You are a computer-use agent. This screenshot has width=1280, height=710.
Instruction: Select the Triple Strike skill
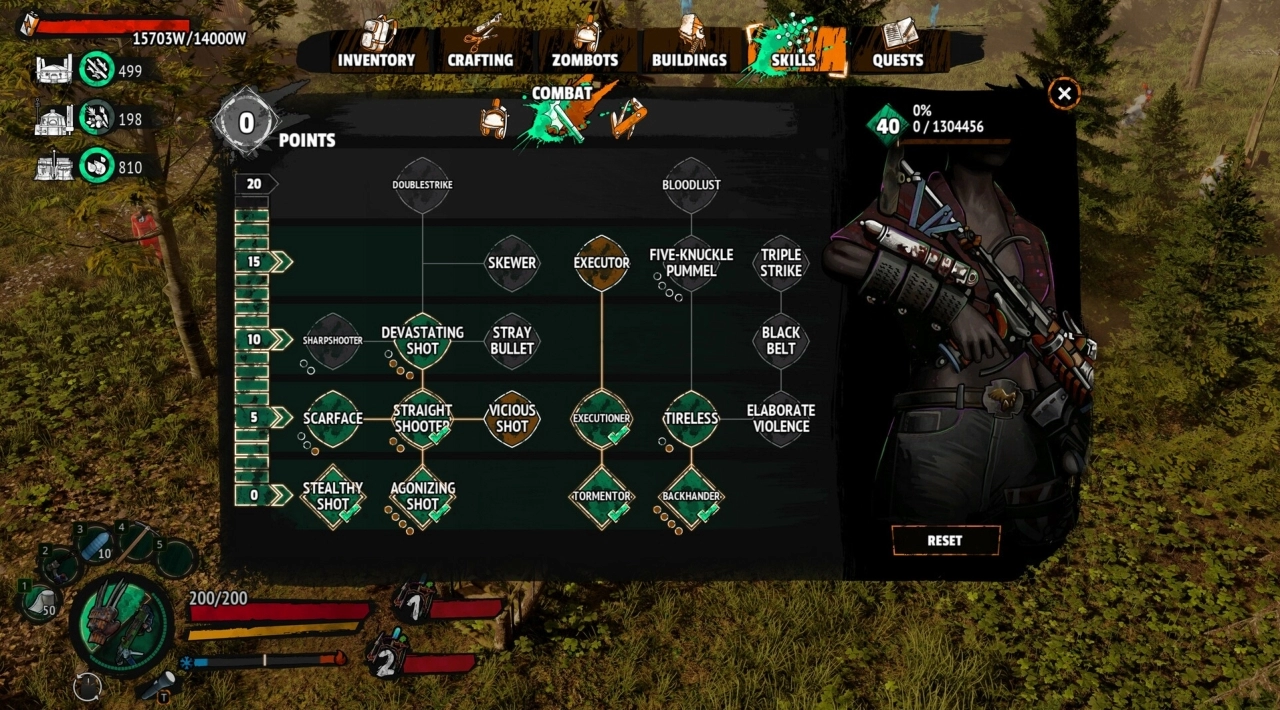pyautogui.click(x=781, y=263)
